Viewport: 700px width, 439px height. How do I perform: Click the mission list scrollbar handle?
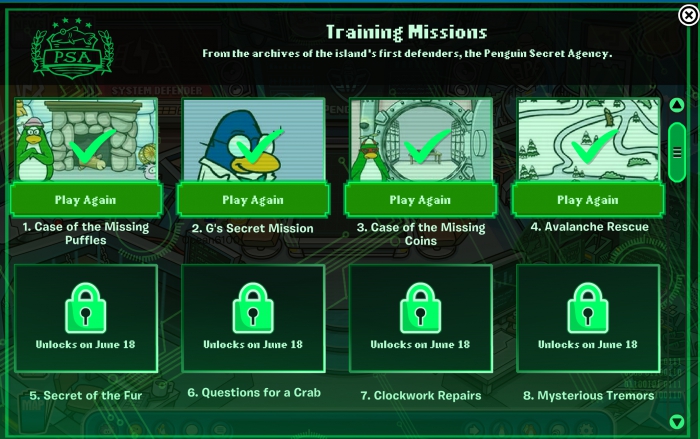tap(677, 151)
